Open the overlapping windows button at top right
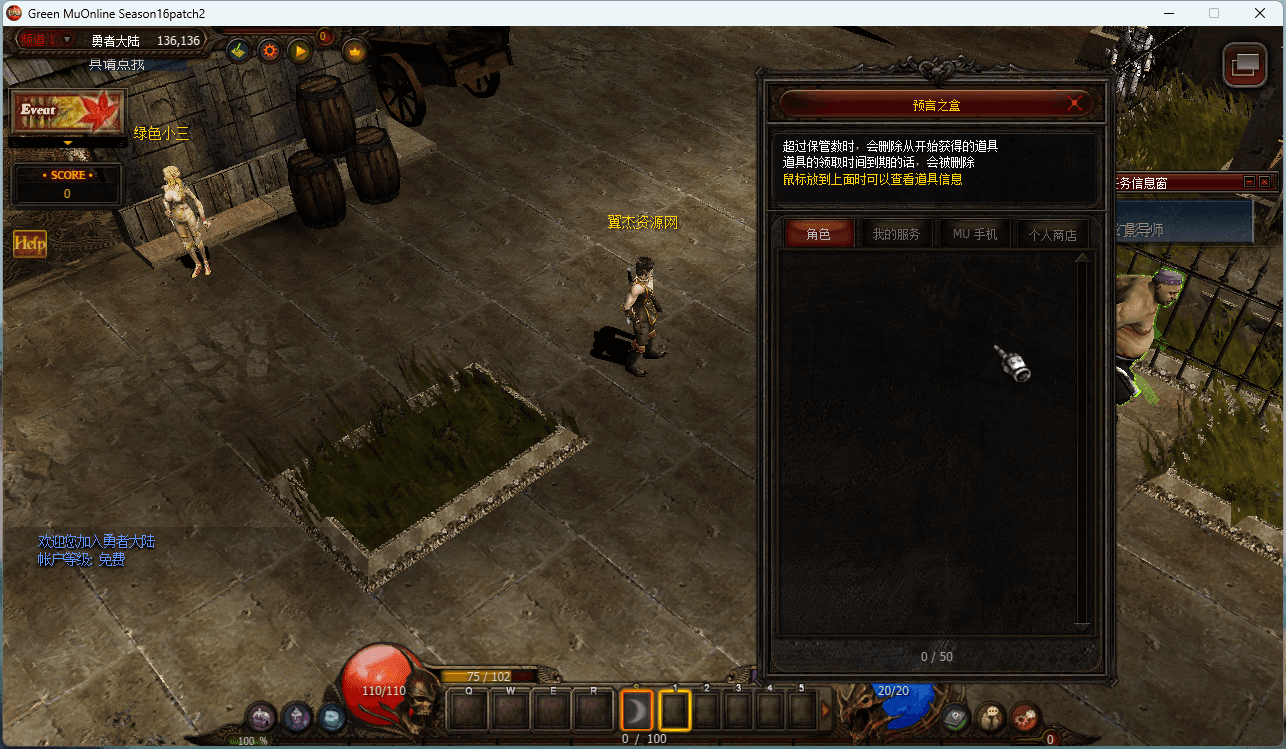The image size is (1286, 749). click(x=1244, y=65)
